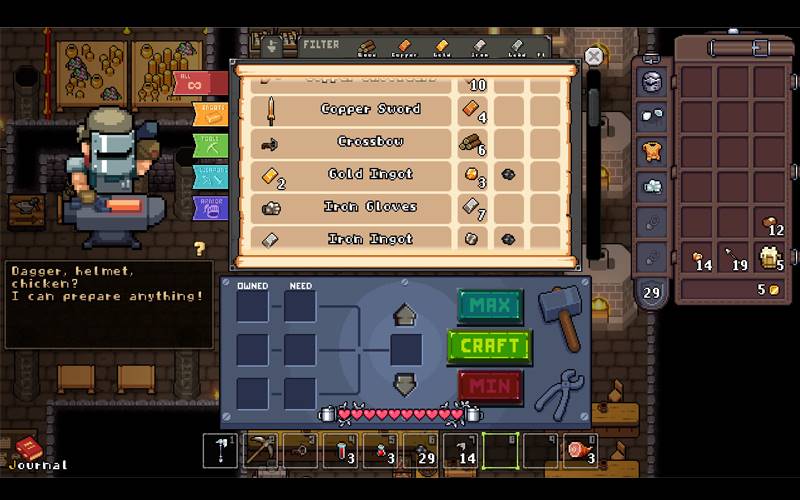Choose the Iron Ingot recipe
Screen dimensions: 800x500
click(x=370, y=239)
